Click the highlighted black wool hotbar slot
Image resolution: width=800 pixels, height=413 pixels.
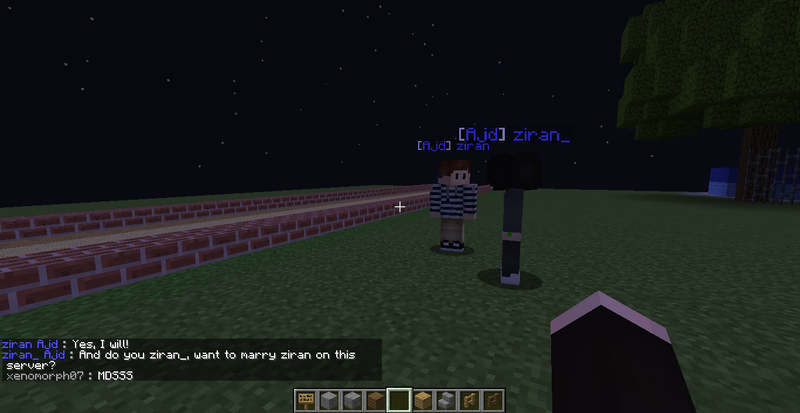pyautogui.click(x=398, y=401)
